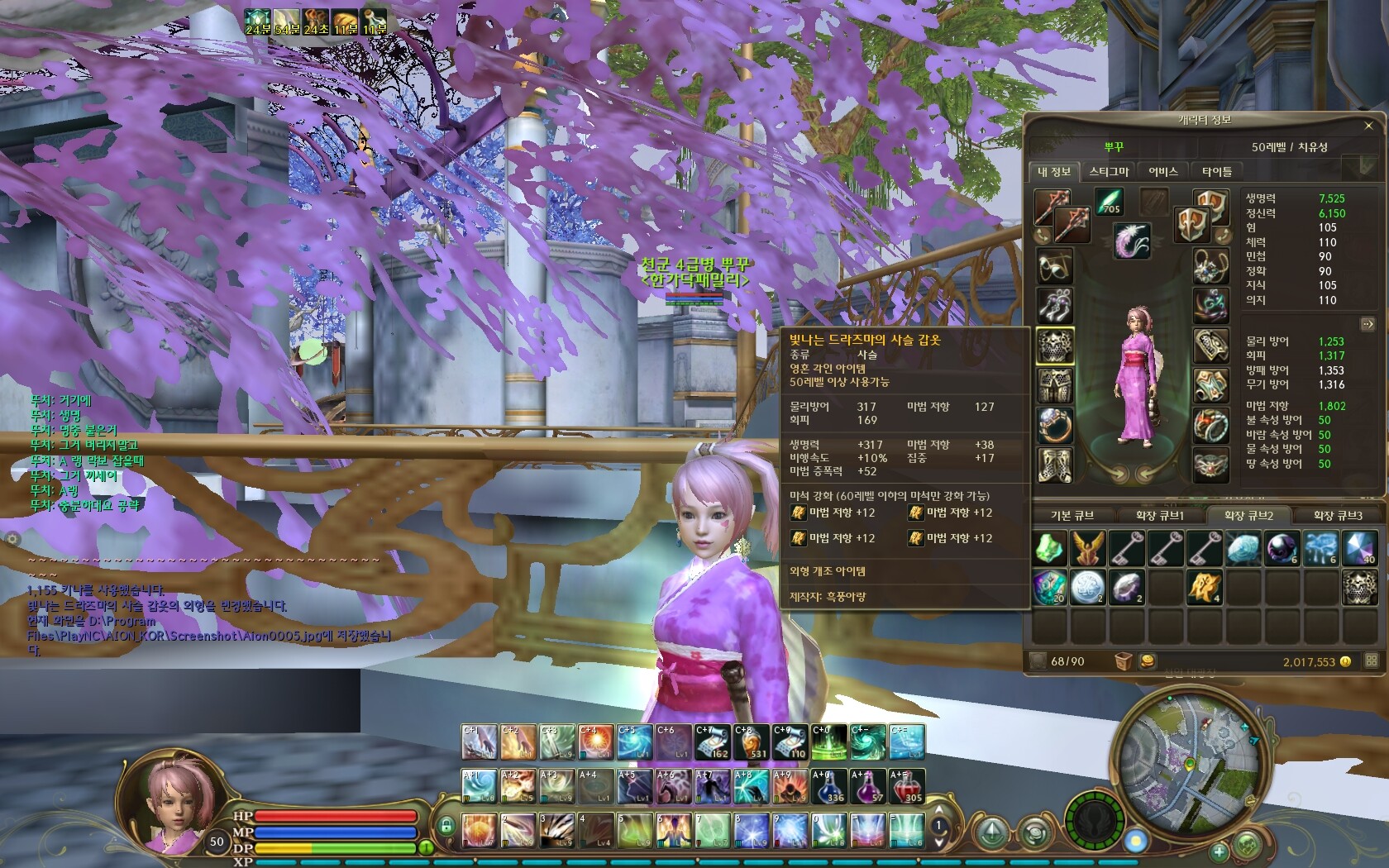Activate the skill in hotbar slot 1
This screenshot has height=868, width=1389.
(479, 831)
